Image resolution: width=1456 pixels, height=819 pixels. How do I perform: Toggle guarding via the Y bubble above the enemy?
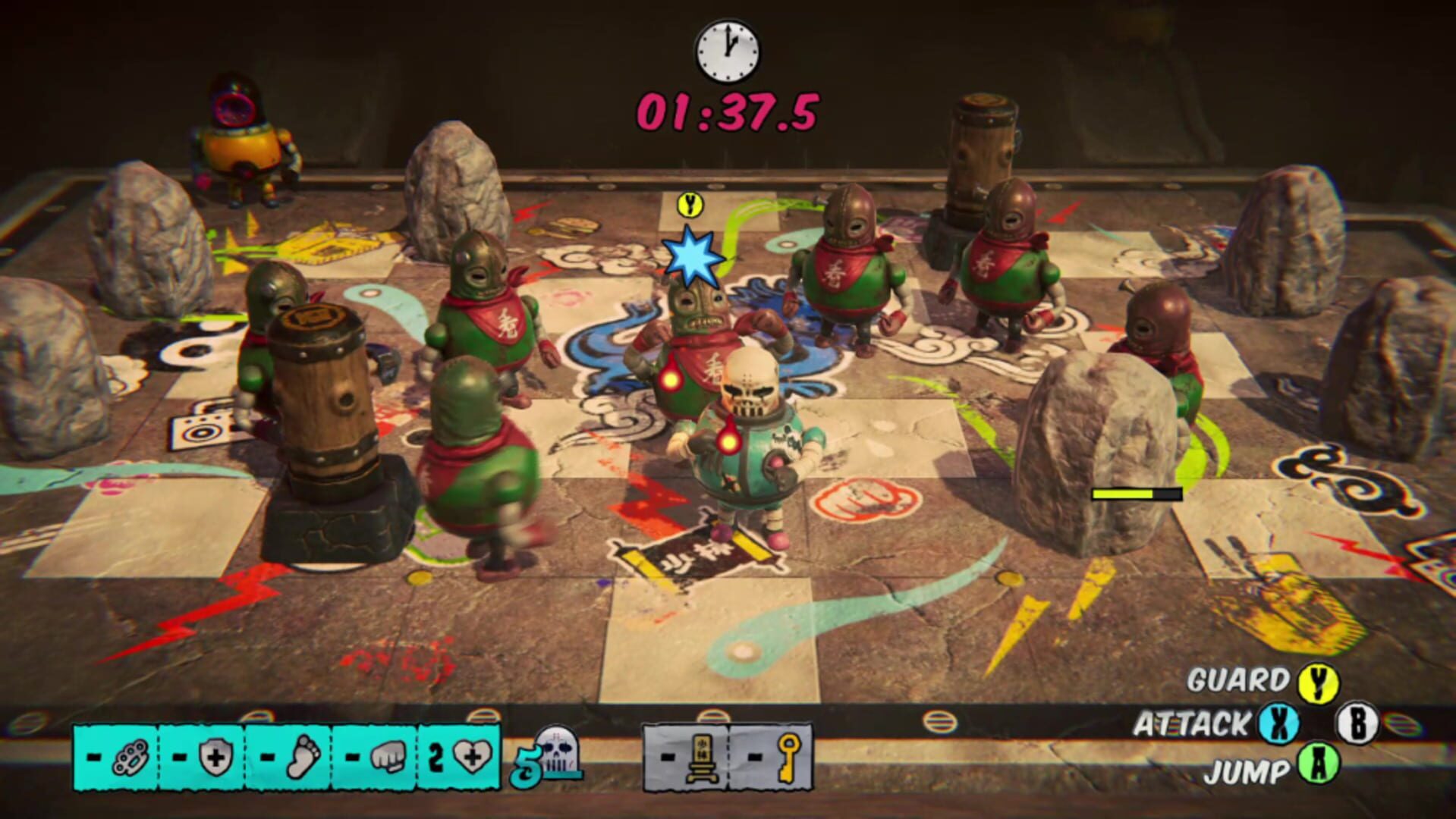click(688, 205)
